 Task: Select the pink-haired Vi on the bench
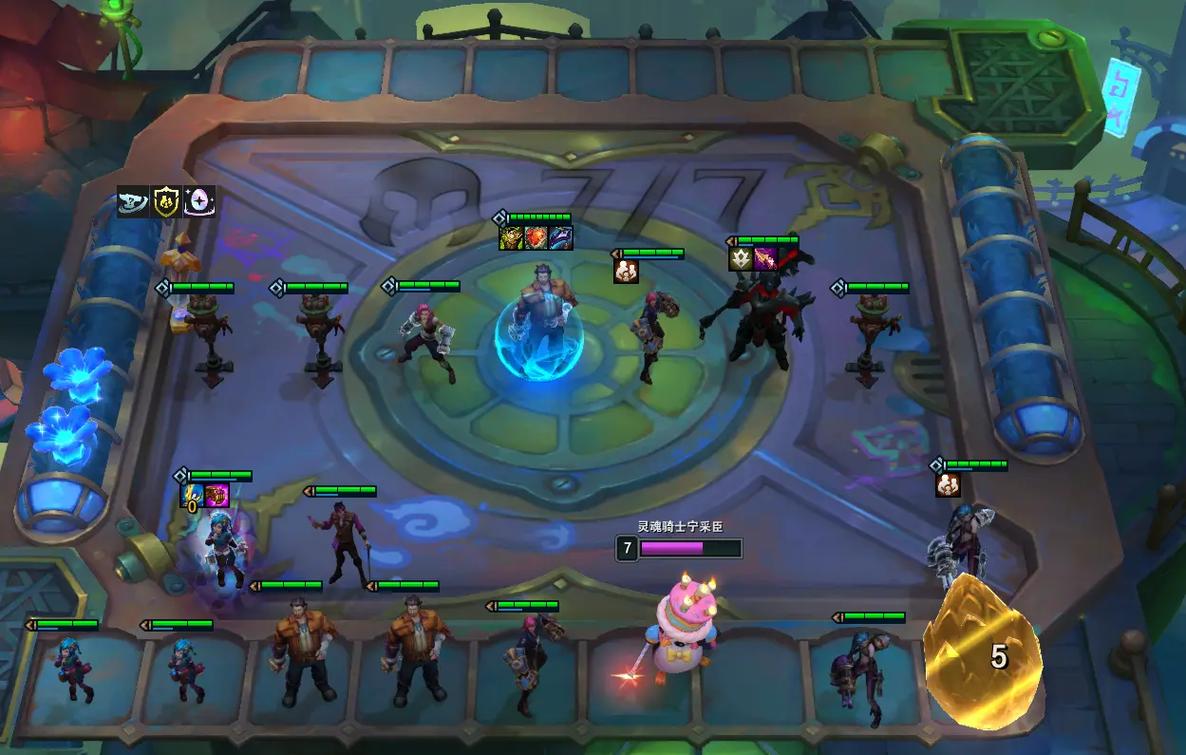[x=527, y=664]
